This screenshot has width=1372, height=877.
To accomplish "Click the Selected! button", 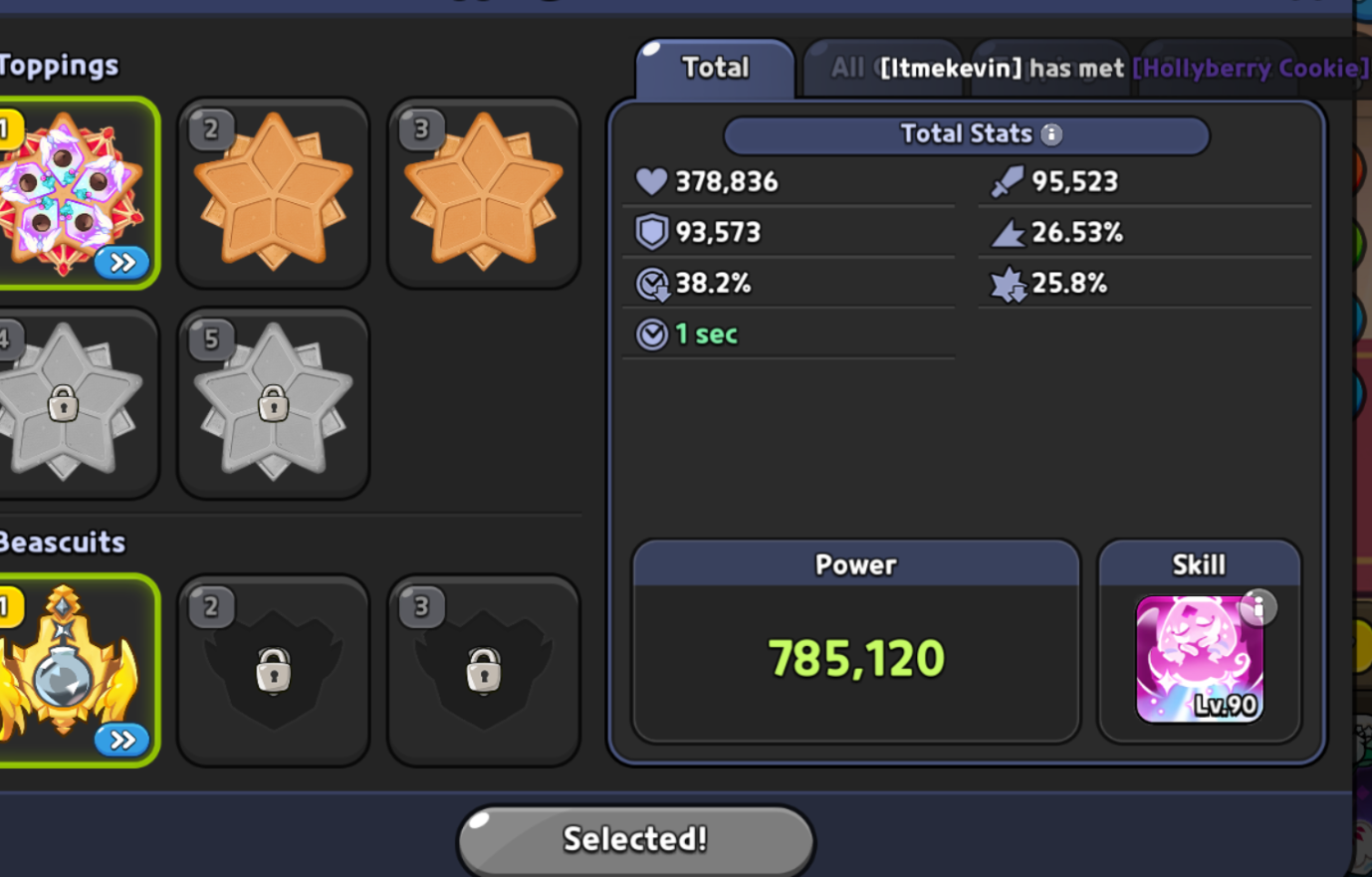I will 635,839.
